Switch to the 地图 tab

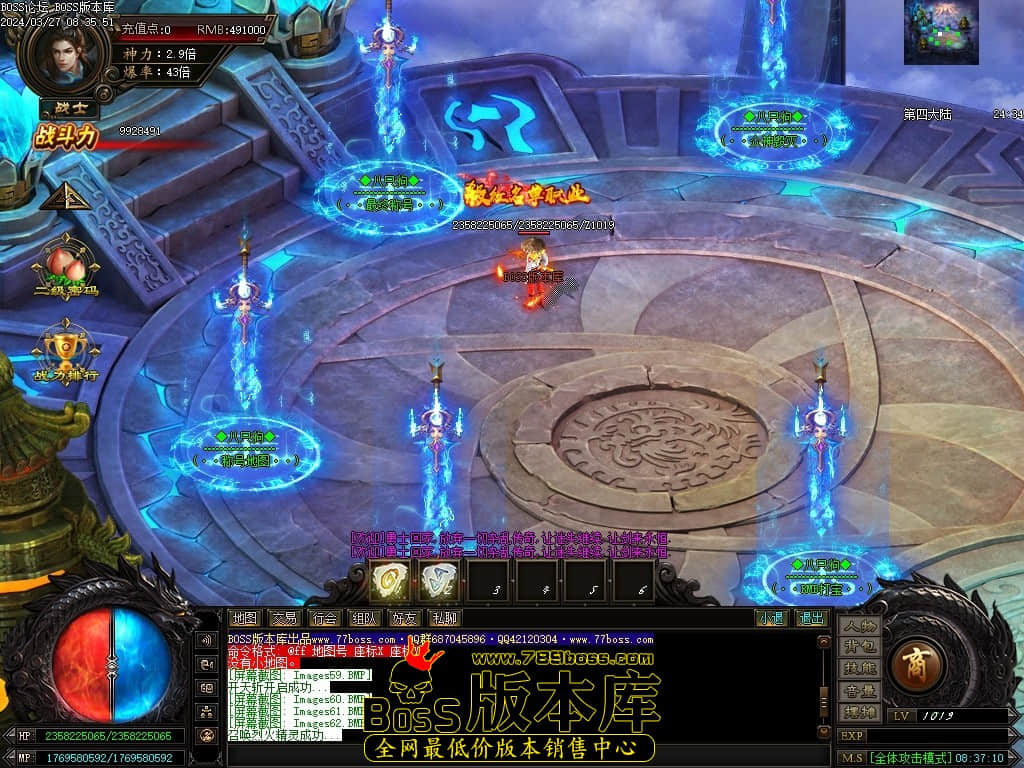click(244, 618)
